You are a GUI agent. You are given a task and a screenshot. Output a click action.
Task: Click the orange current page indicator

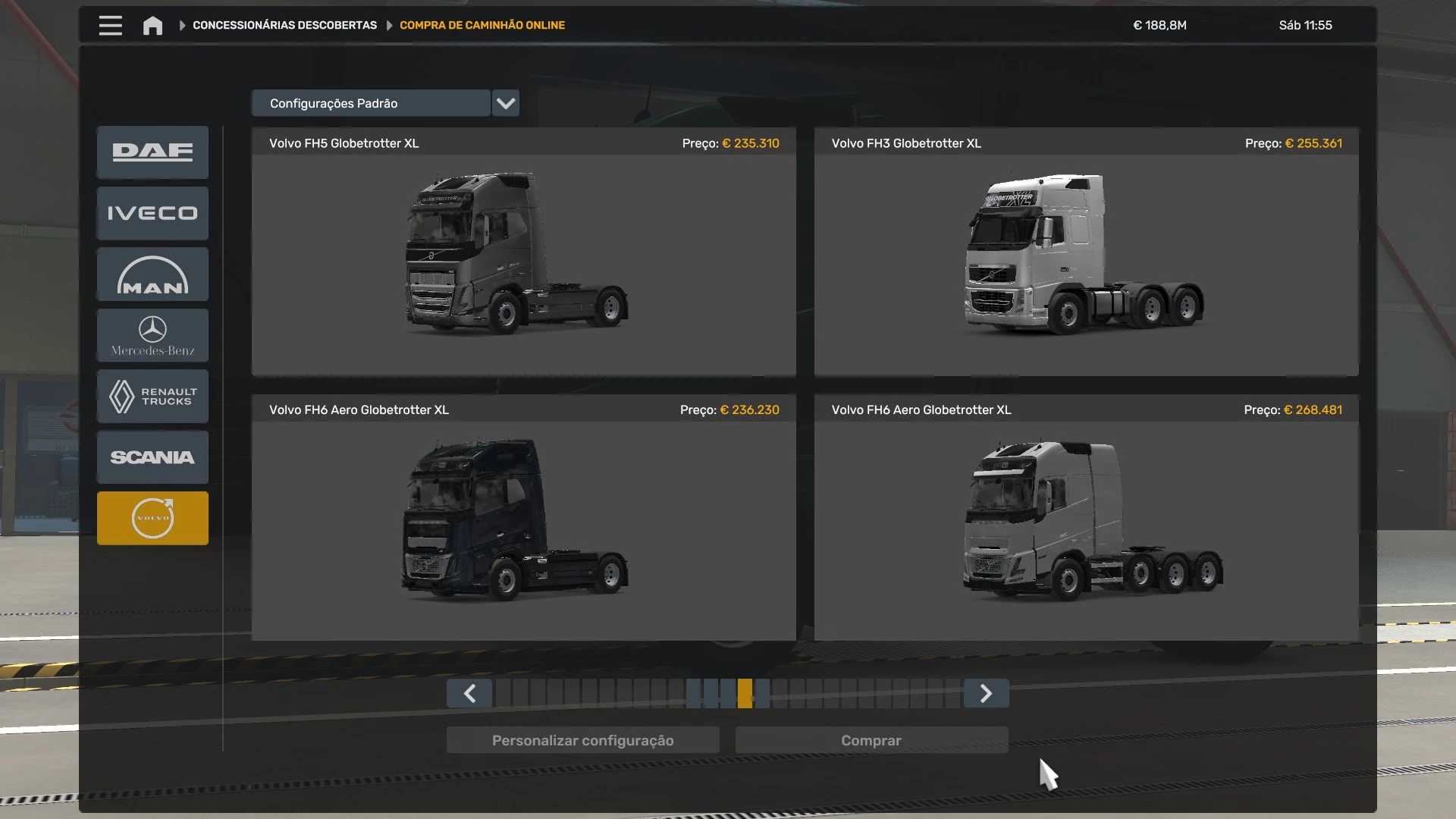coord(745,694)
